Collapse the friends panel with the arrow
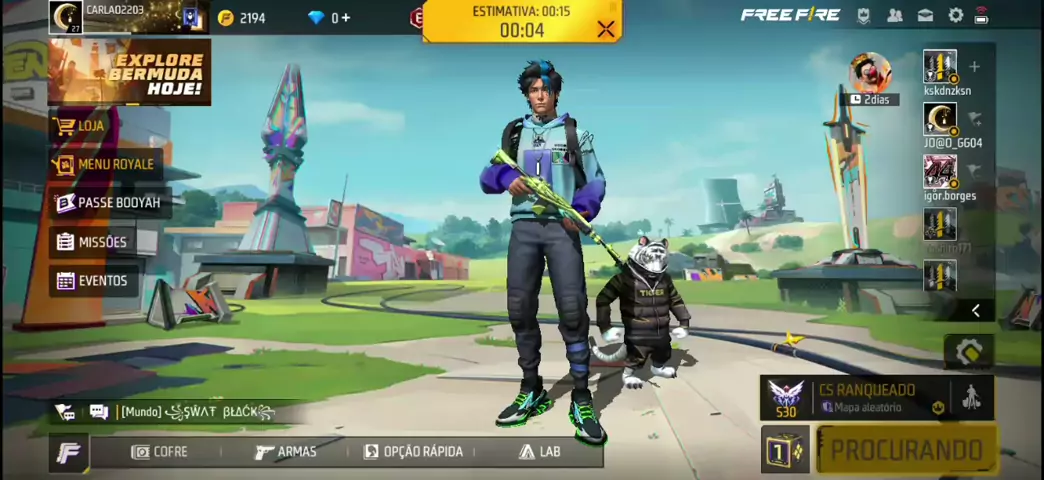 click(x=975, y=311)
